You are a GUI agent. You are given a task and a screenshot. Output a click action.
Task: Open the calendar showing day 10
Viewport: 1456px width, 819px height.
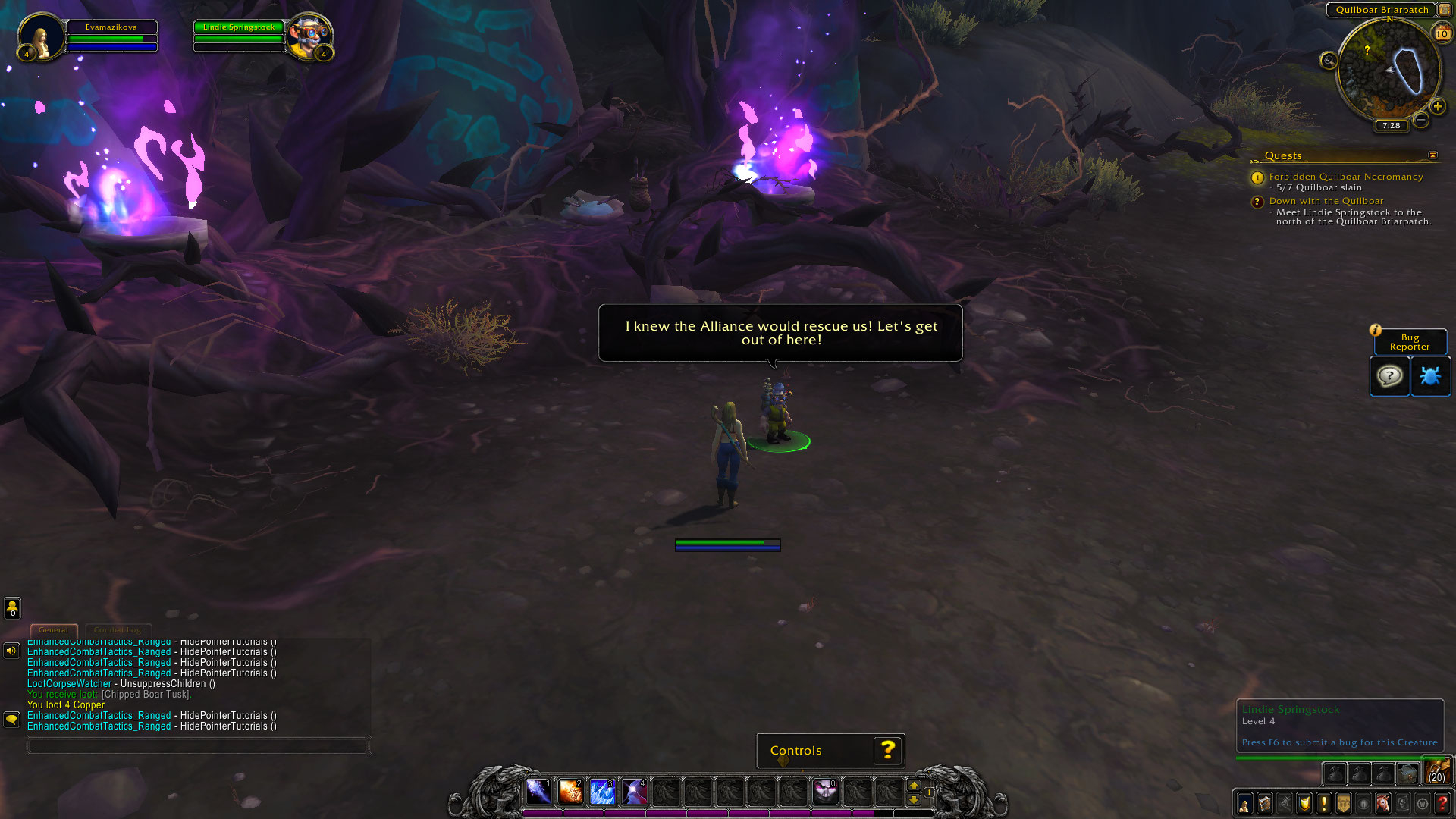tap(1442, 33)
